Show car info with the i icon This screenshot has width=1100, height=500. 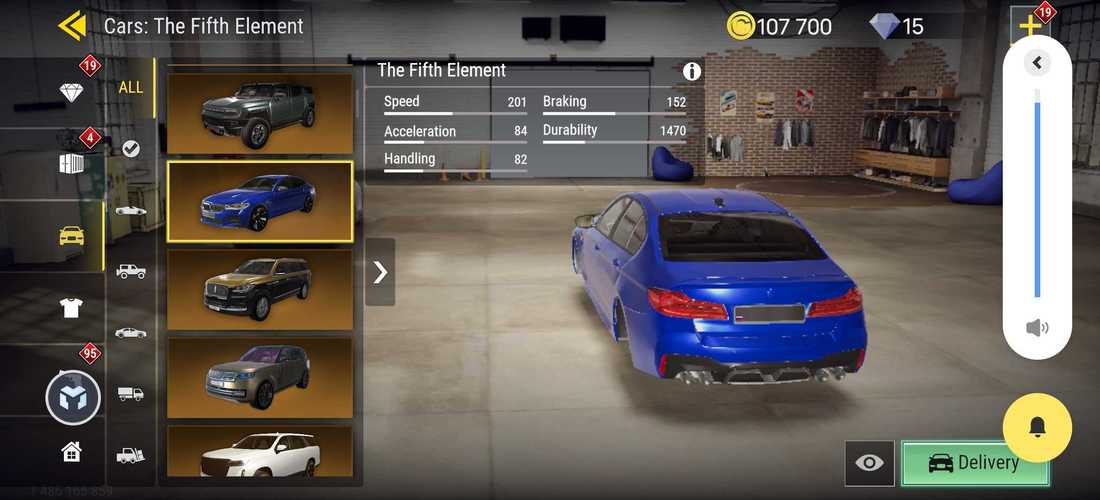(x=692, y=72)
